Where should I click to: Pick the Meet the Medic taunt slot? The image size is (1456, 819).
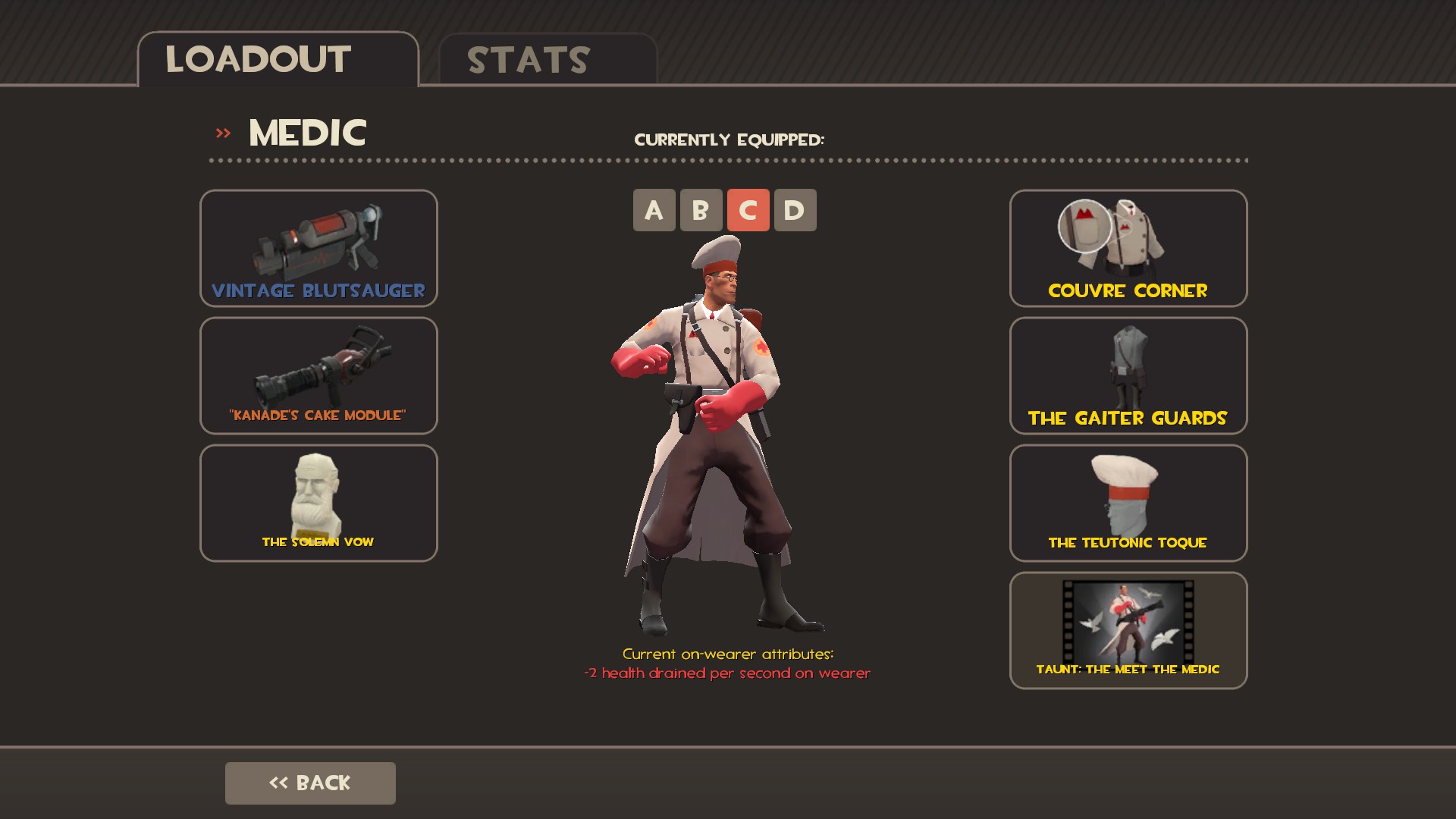[x=1128, y=630]
